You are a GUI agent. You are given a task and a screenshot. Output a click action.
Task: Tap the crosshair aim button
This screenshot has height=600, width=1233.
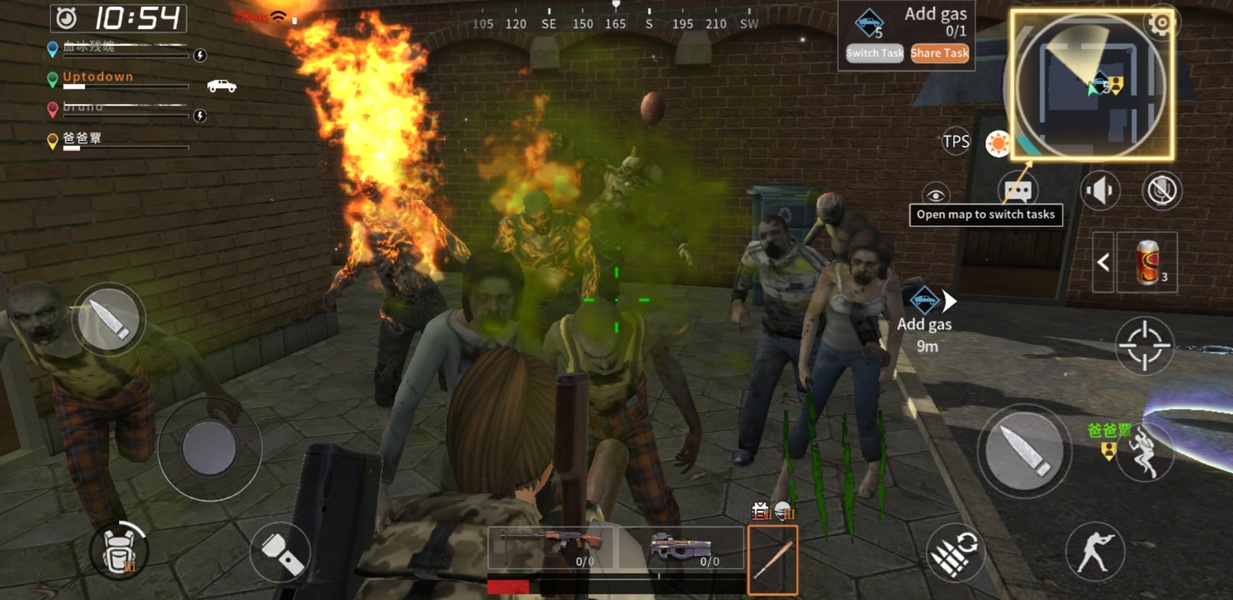(x=1144, y=345)
